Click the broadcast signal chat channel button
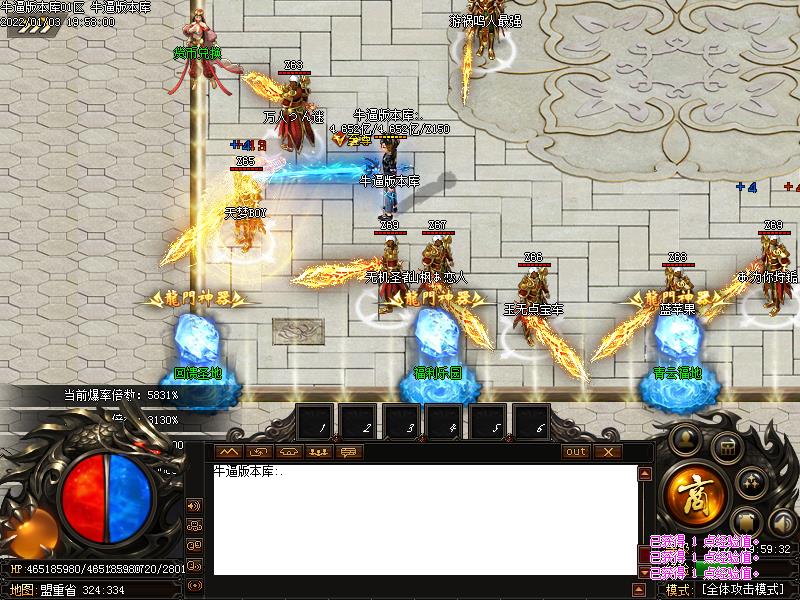 pos(195,585)
